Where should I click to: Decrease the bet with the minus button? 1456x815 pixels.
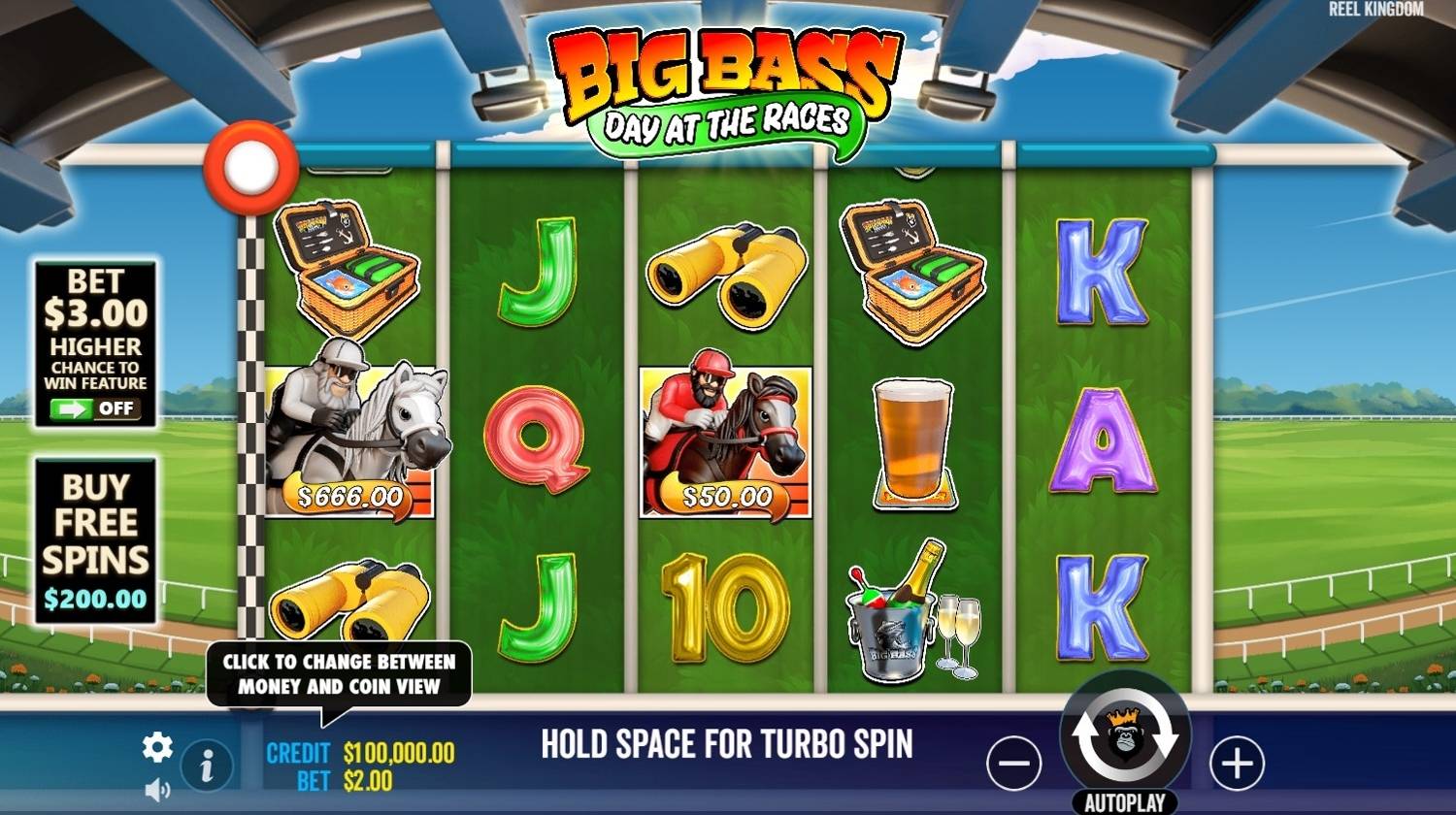click(x=1013, y=763)
